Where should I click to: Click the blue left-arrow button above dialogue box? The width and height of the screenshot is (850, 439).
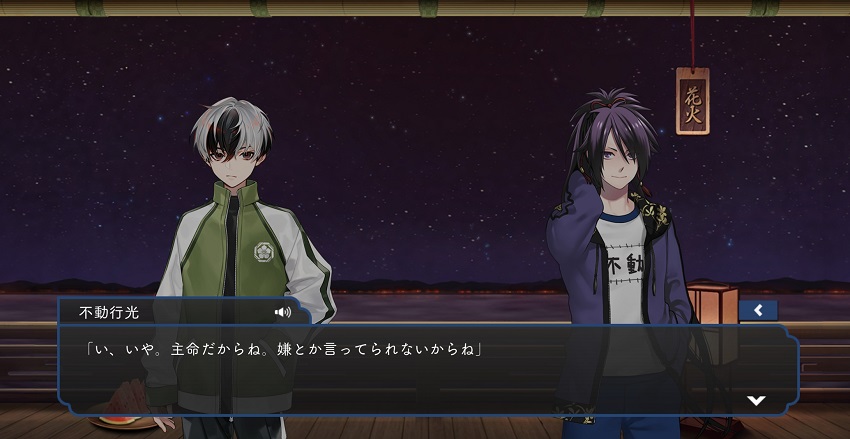(758, 310)
